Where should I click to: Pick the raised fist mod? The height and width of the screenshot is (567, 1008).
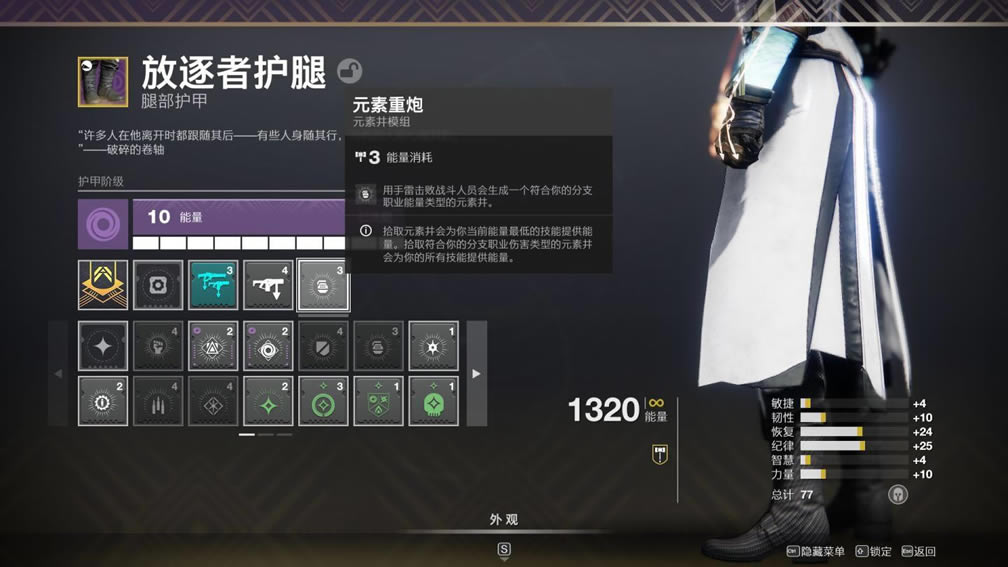(x=158, y=346)
